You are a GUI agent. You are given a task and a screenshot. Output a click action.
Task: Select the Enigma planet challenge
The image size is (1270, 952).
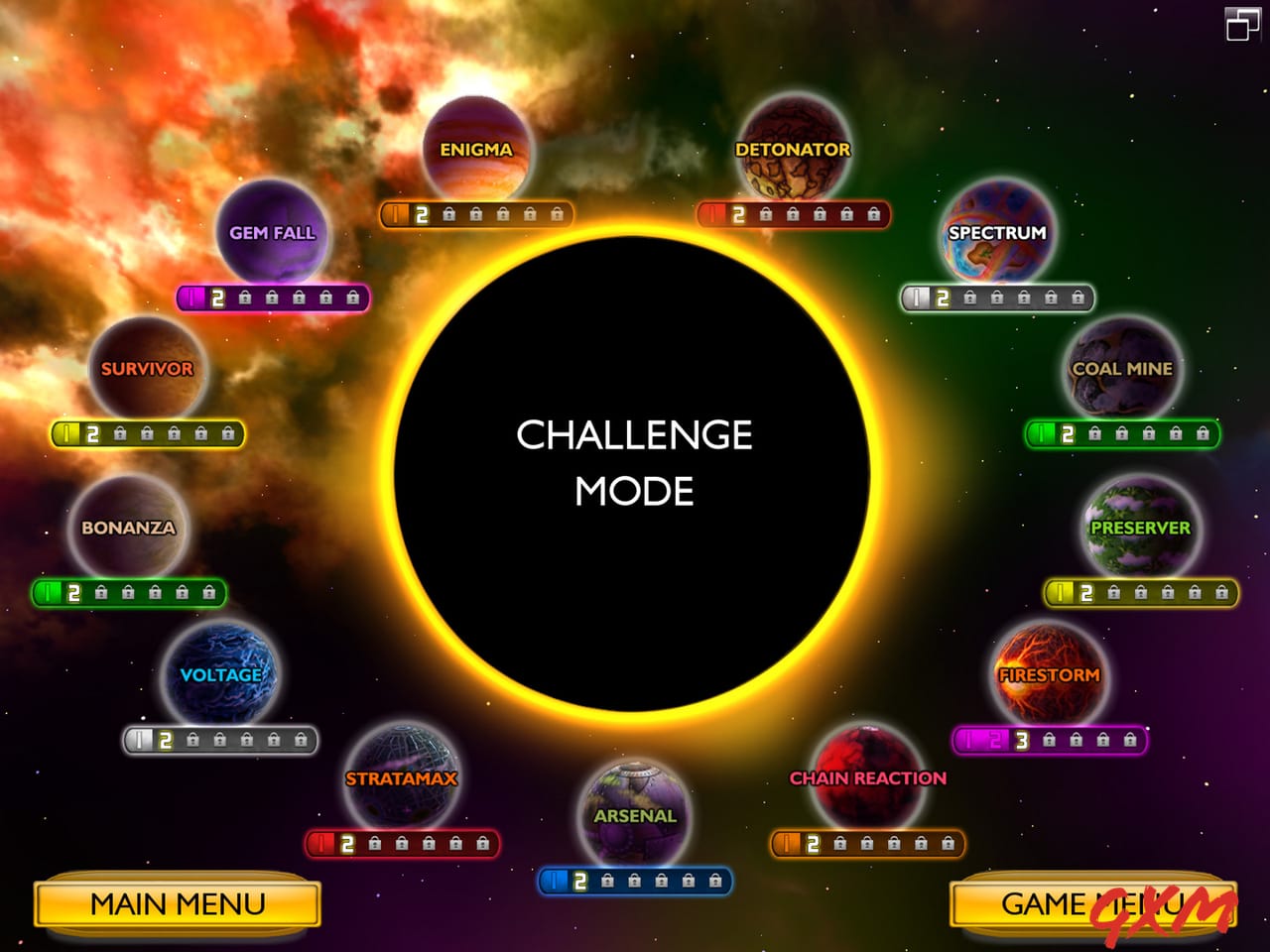click(x=477, y=147)
